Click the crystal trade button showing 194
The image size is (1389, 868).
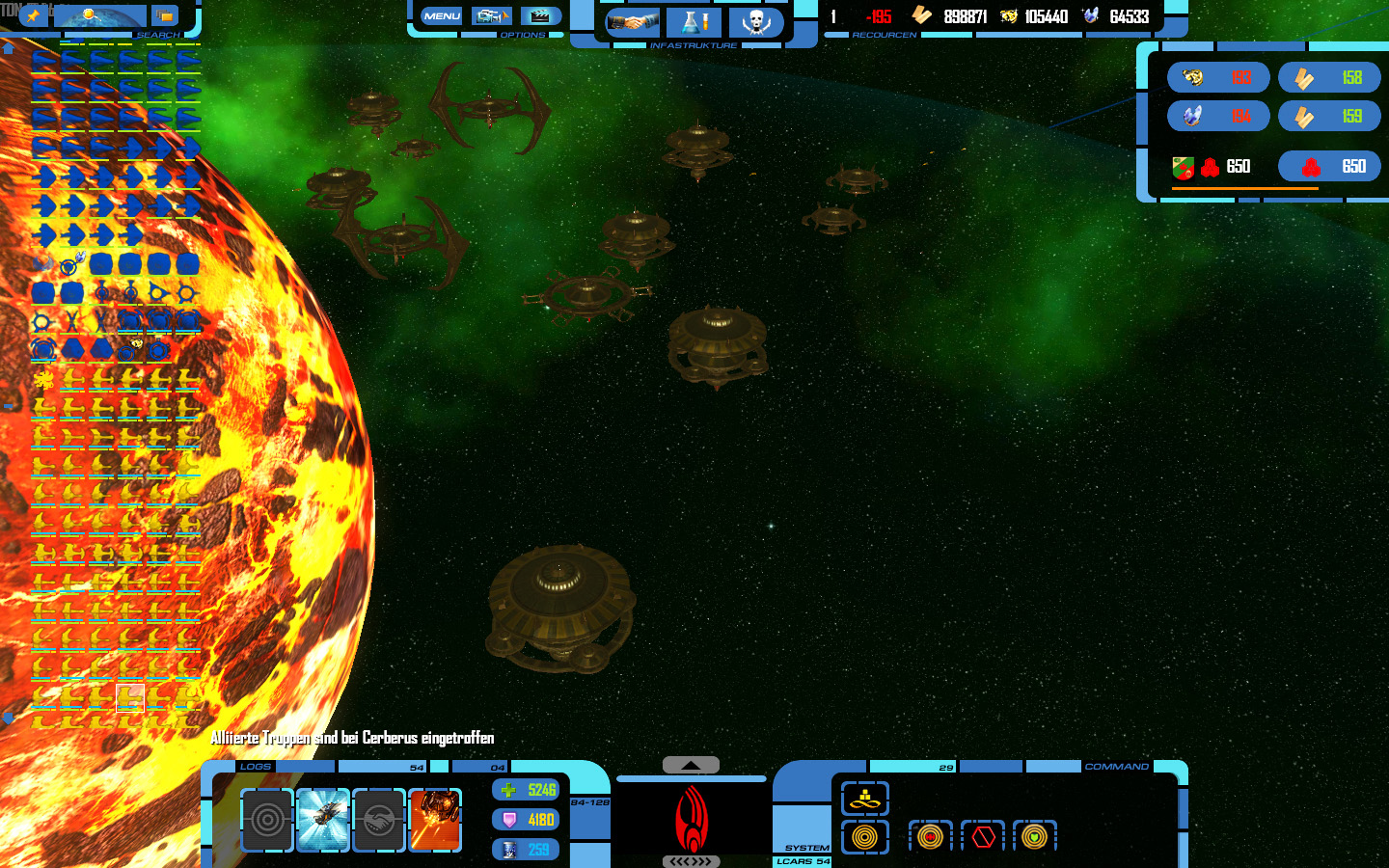1218,117
